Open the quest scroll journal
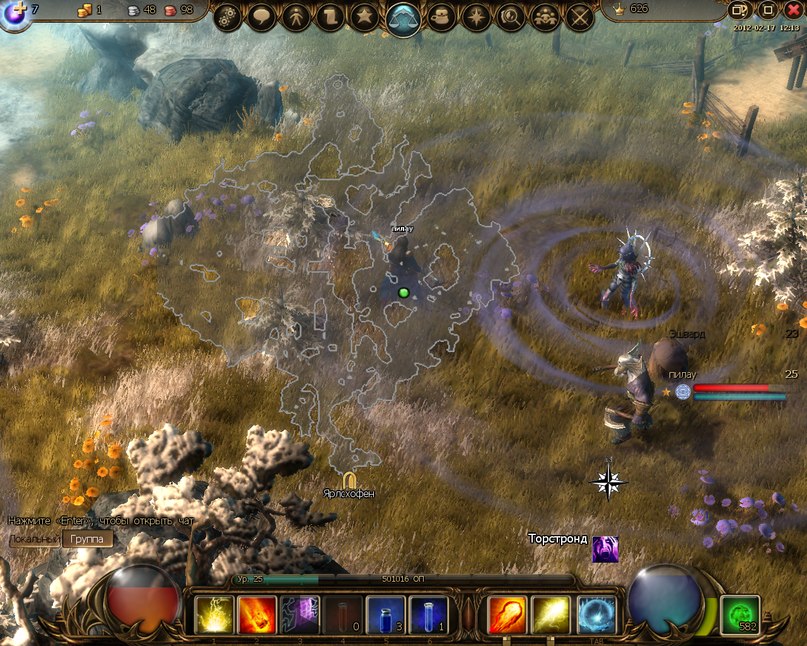Screen dimensions: 807x646 click(x=332, y=17)
